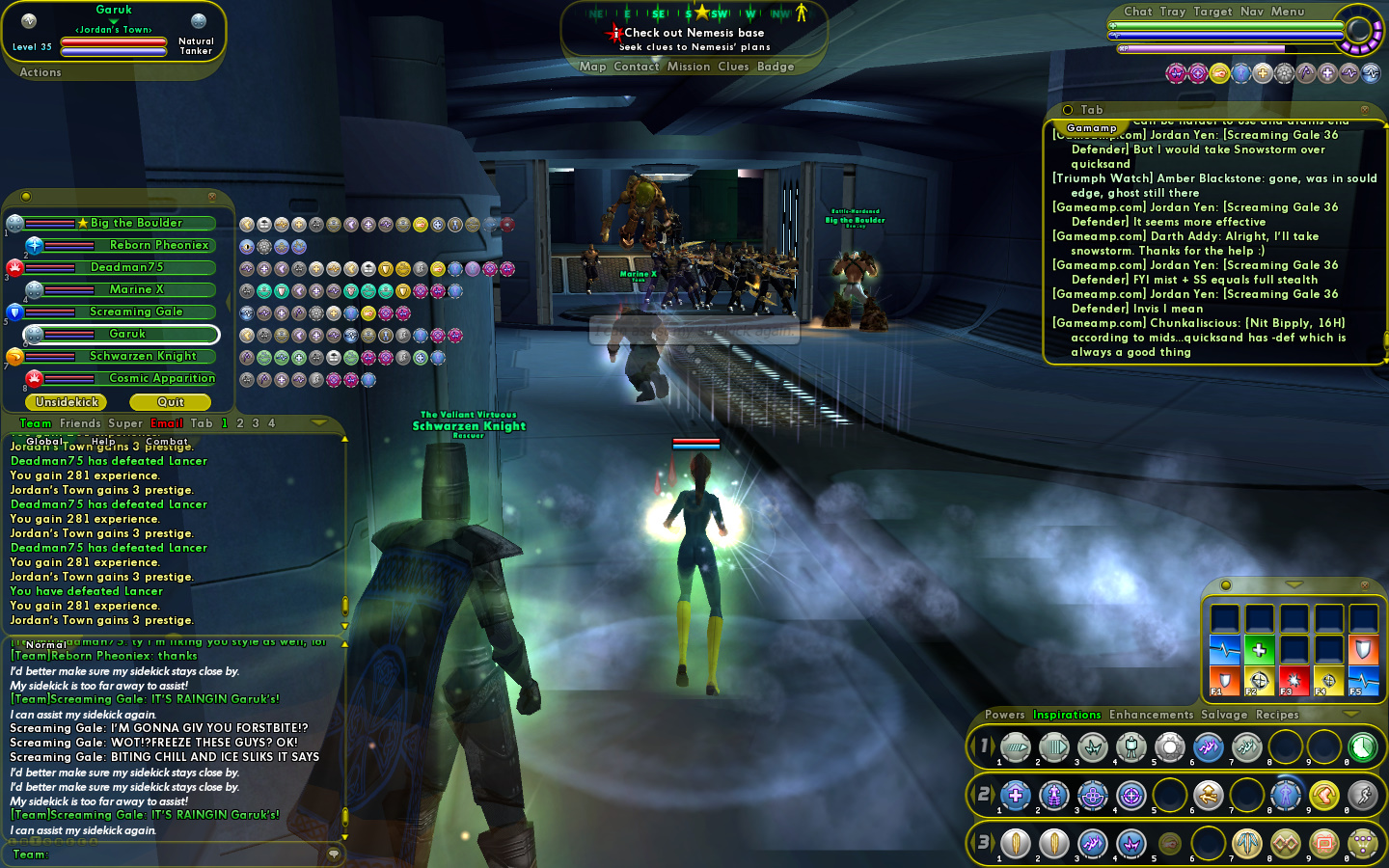
Task: Toggle the Chat window from top bar
Action: [x=1137, y=12]
